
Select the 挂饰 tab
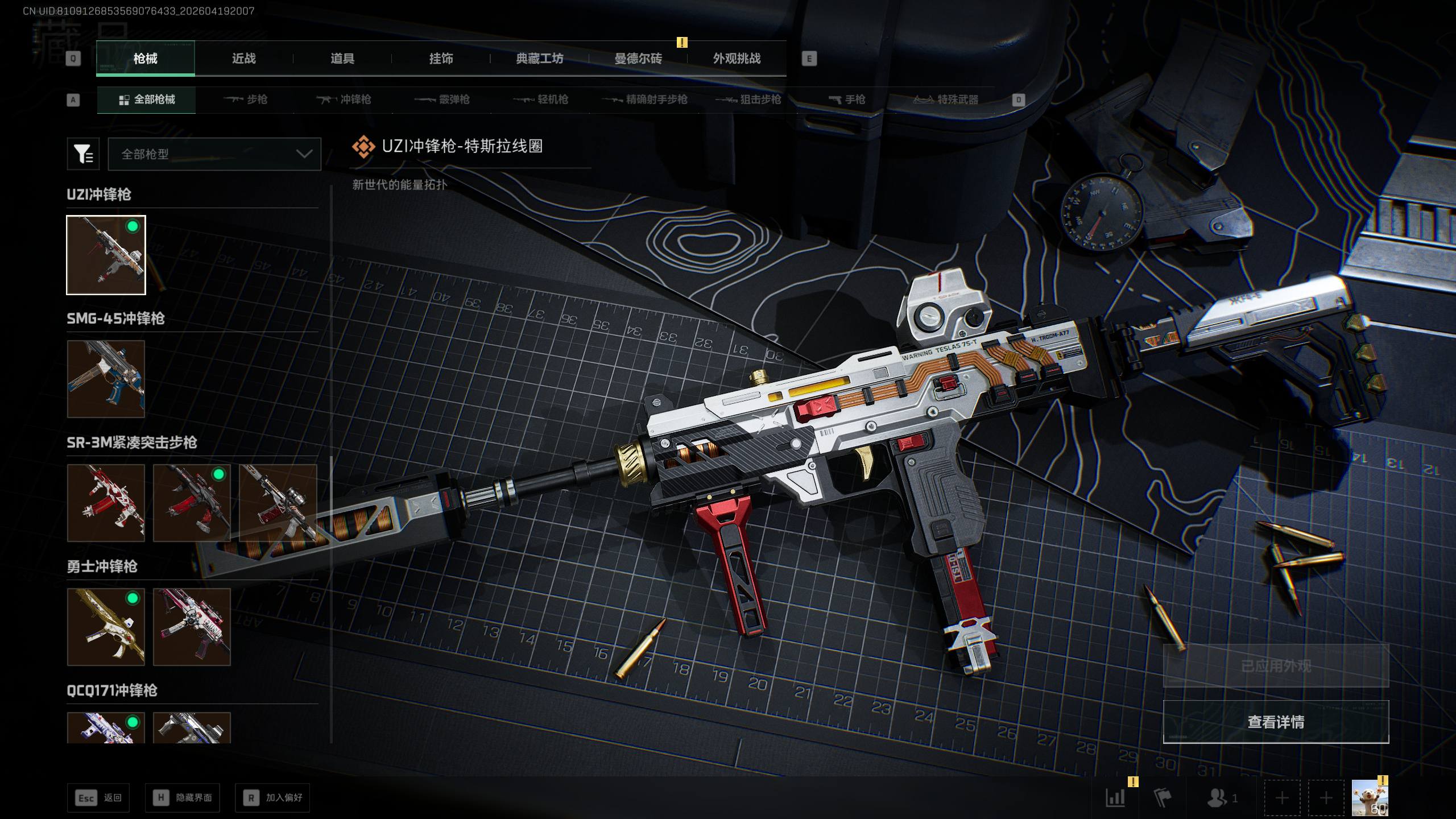441,59
